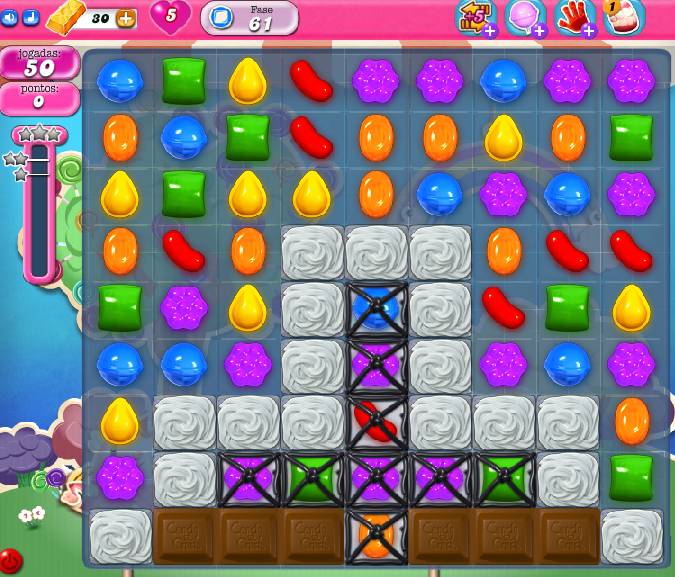Toggle the sound effects speaker icon
The width and height of the screenshot is (675, 577).
[x=9, y=17]
